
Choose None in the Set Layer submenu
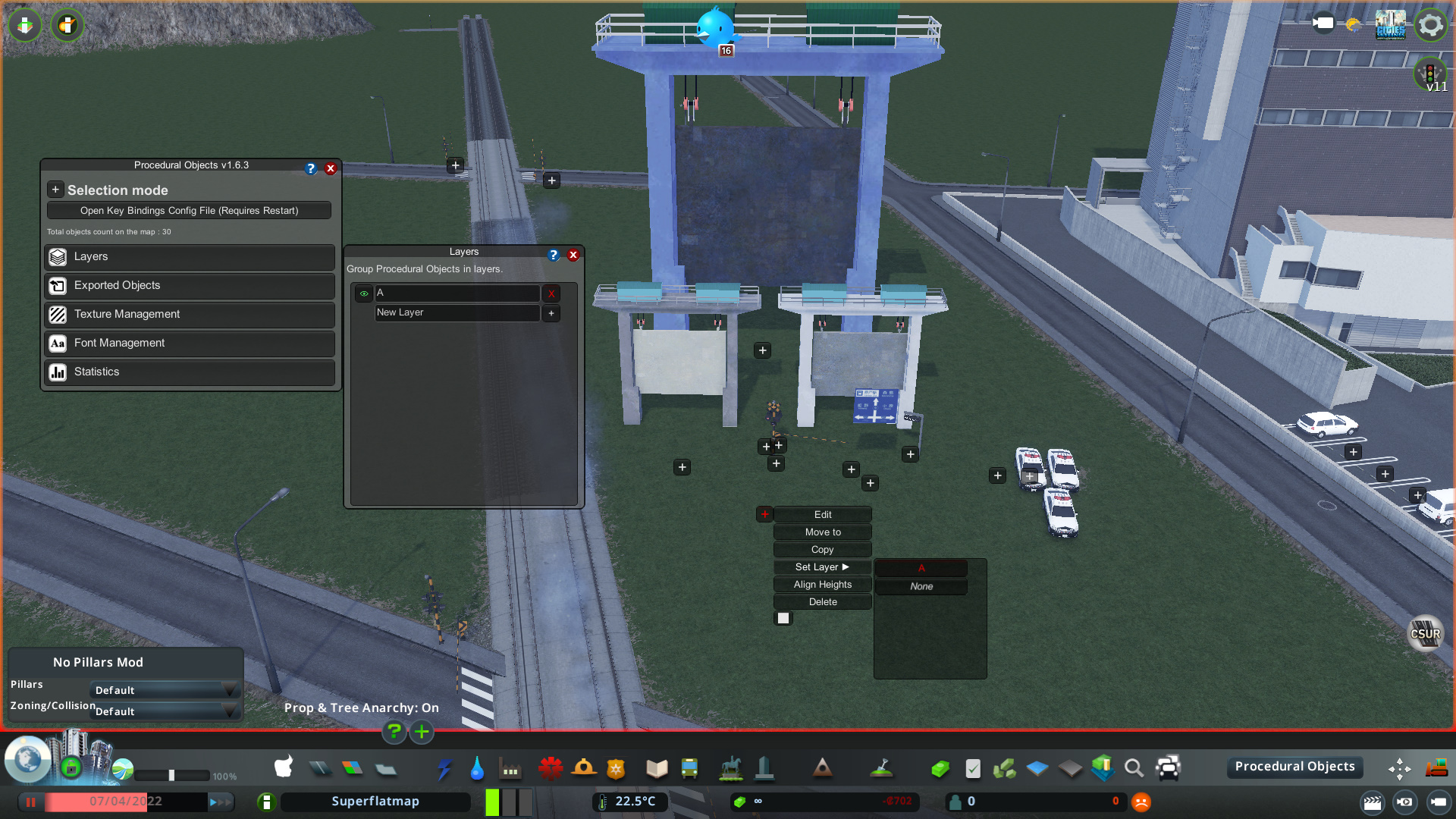[921, 585]
